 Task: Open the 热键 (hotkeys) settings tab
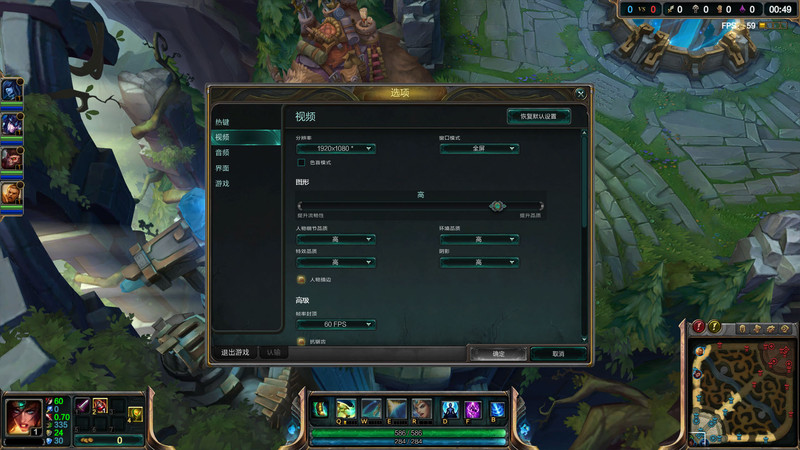coord(223,122)
